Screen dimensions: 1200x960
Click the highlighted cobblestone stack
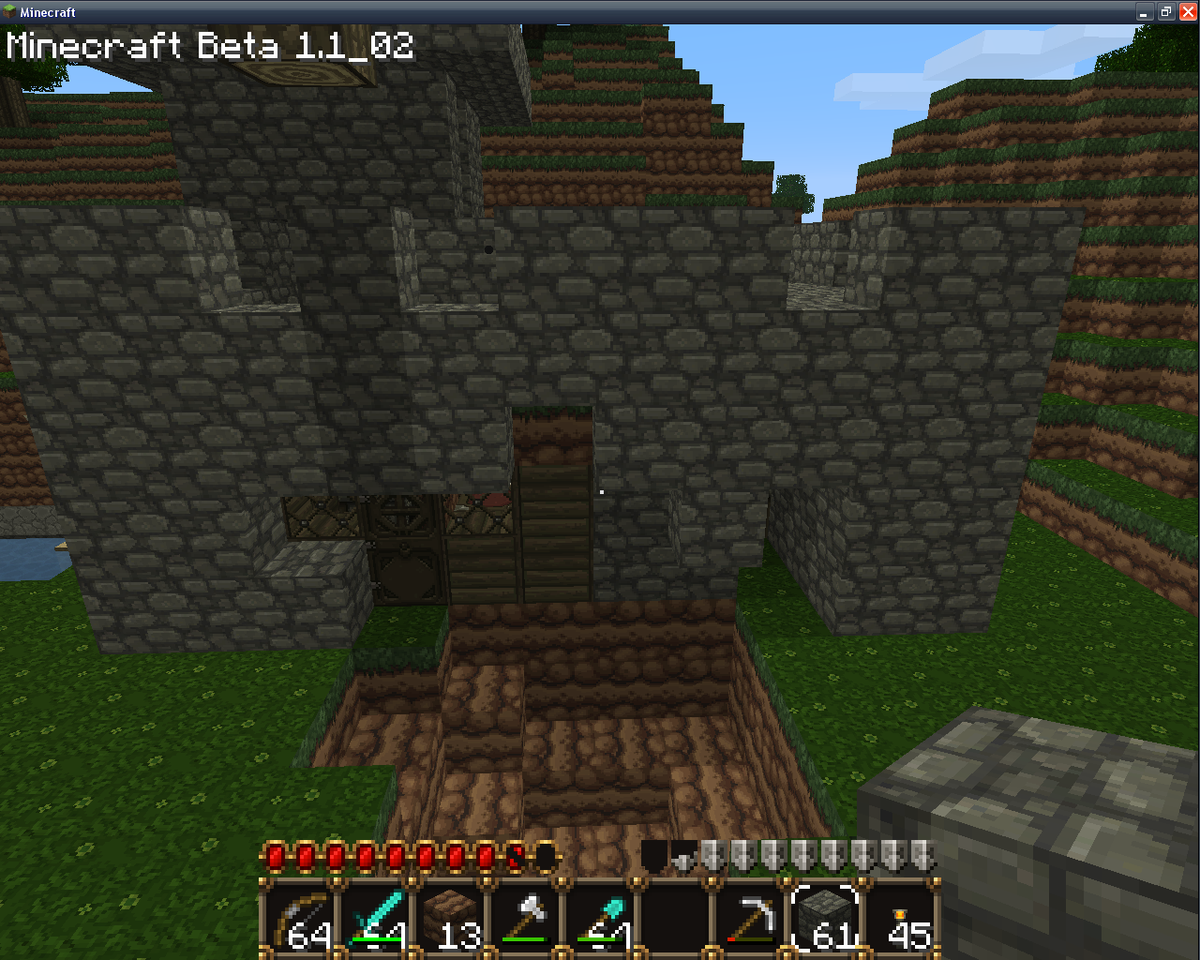tap(826, 915)
